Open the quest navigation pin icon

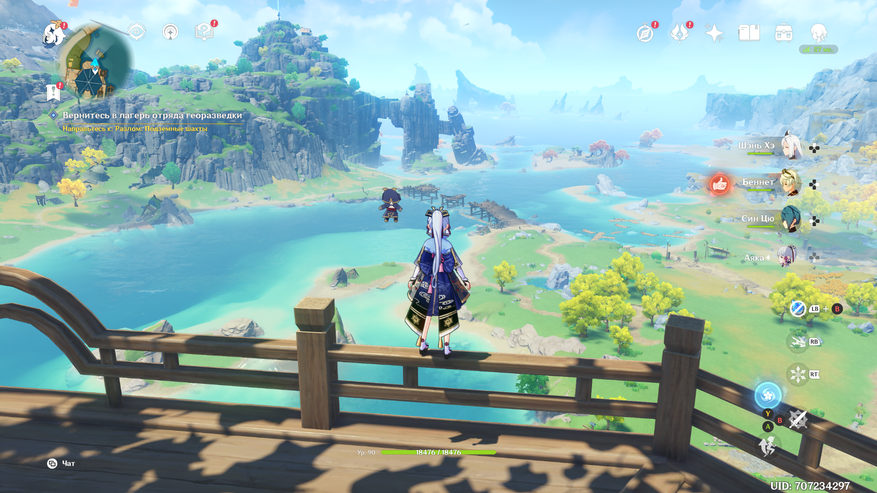tap(170, 32)
